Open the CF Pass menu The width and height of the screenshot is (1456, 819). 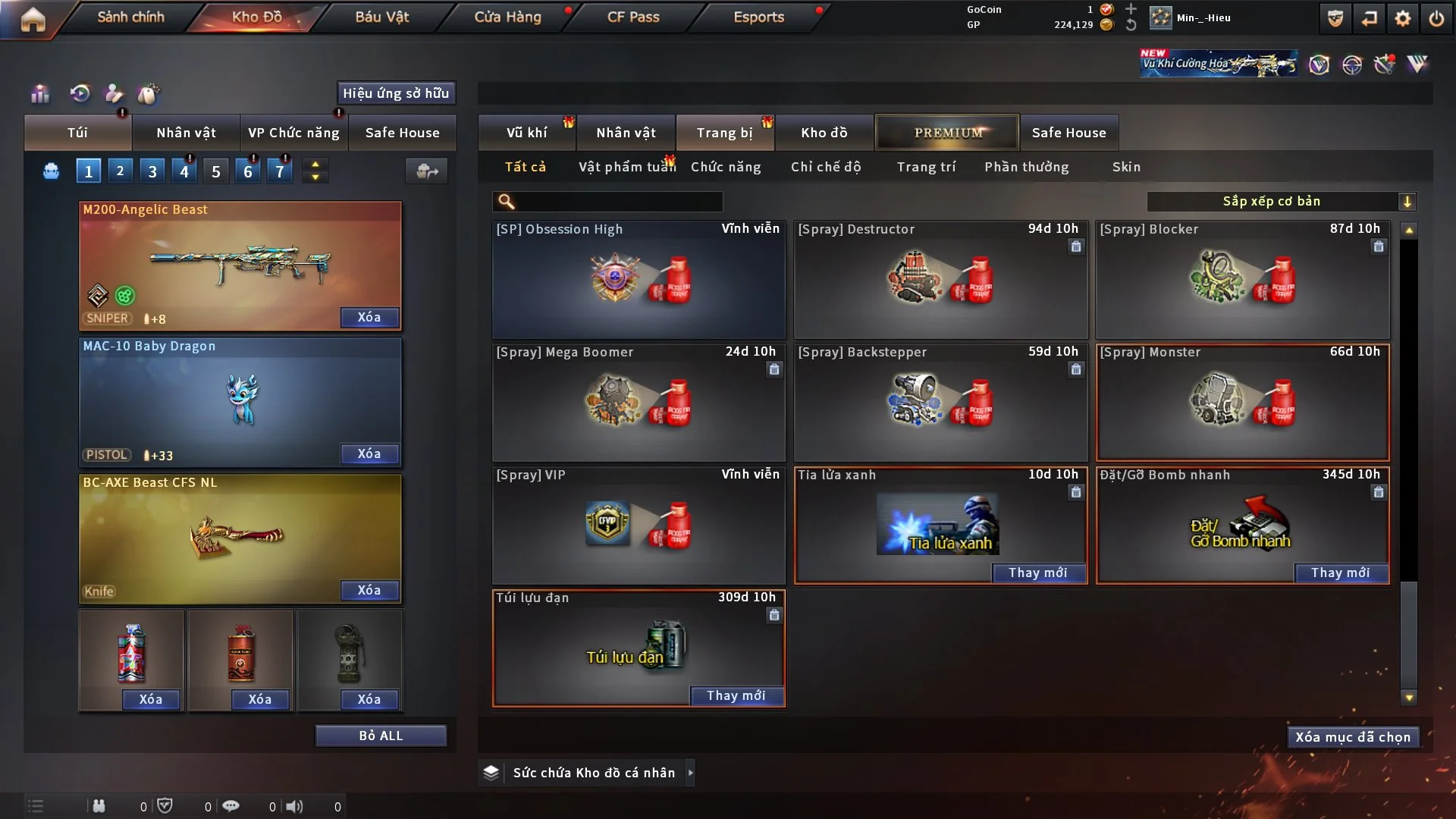click(x=633, y=17)
